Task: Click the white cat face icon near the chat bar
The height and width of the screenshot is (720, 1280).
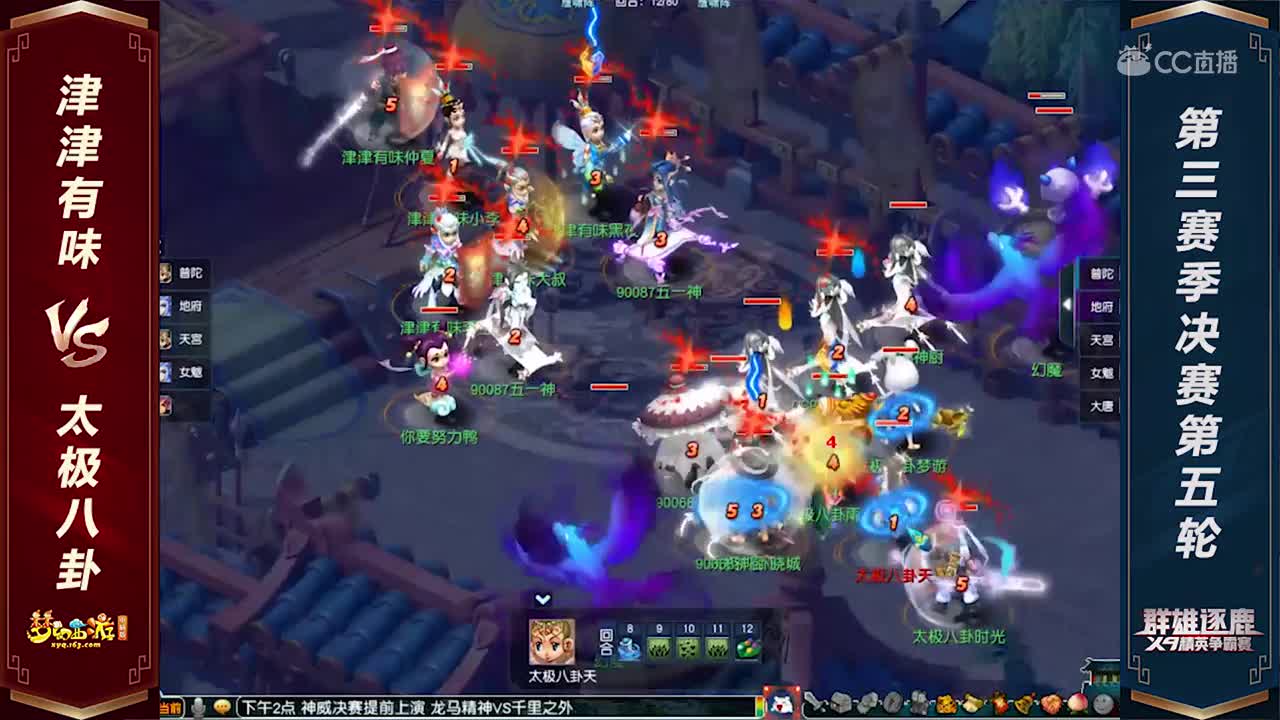Action: coord(781,704)
